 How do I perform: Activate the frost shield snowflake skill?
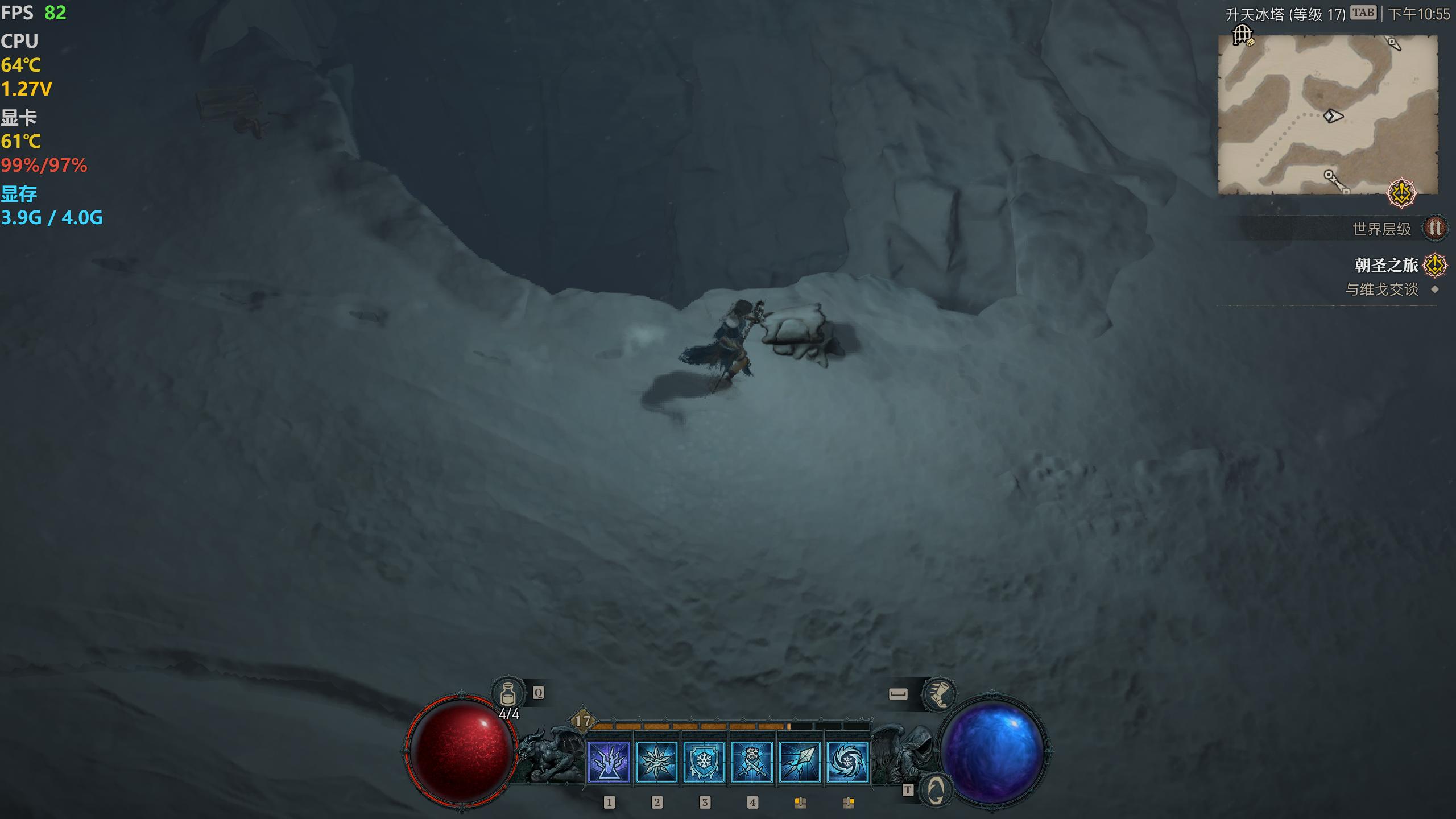click(x=704, y=762)
